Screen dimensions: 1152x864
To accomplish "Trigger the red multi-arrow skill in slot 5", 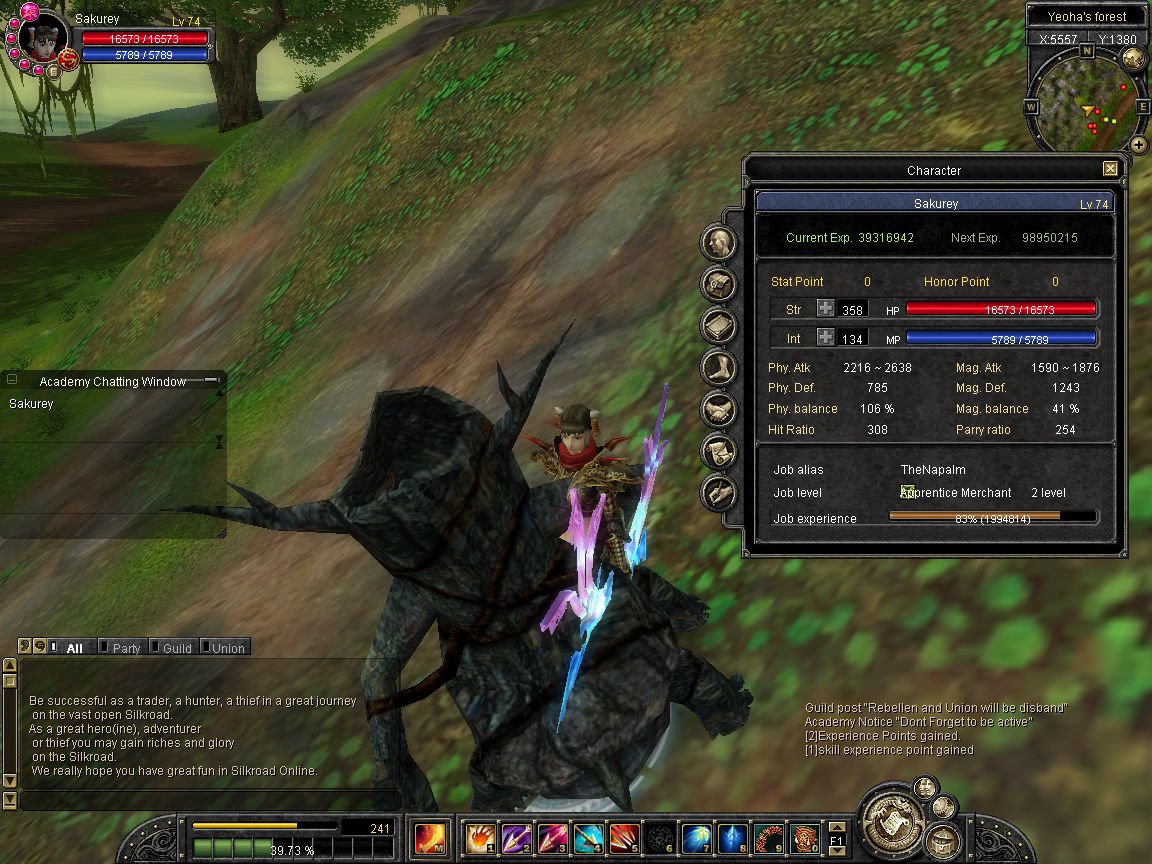I will (624, 837).
